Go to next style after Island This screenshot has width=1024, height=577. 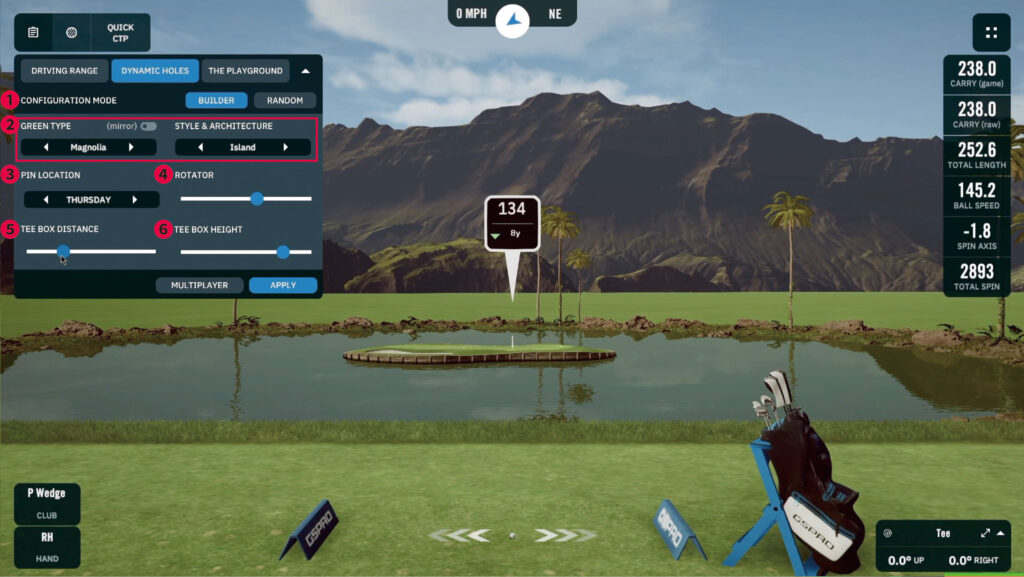285,147
